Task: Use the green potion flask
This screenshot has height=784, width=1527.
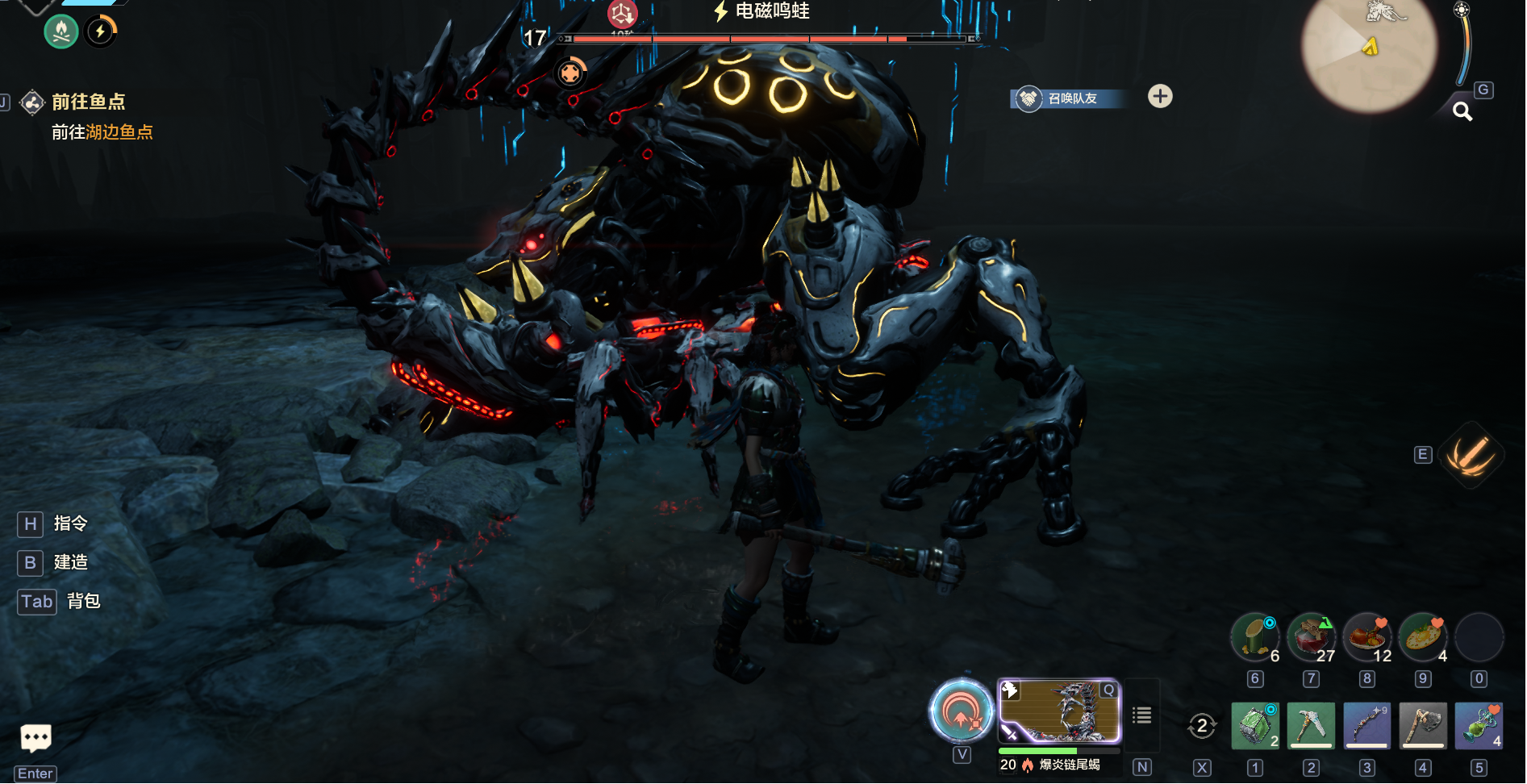Action: click(1479, 725)
